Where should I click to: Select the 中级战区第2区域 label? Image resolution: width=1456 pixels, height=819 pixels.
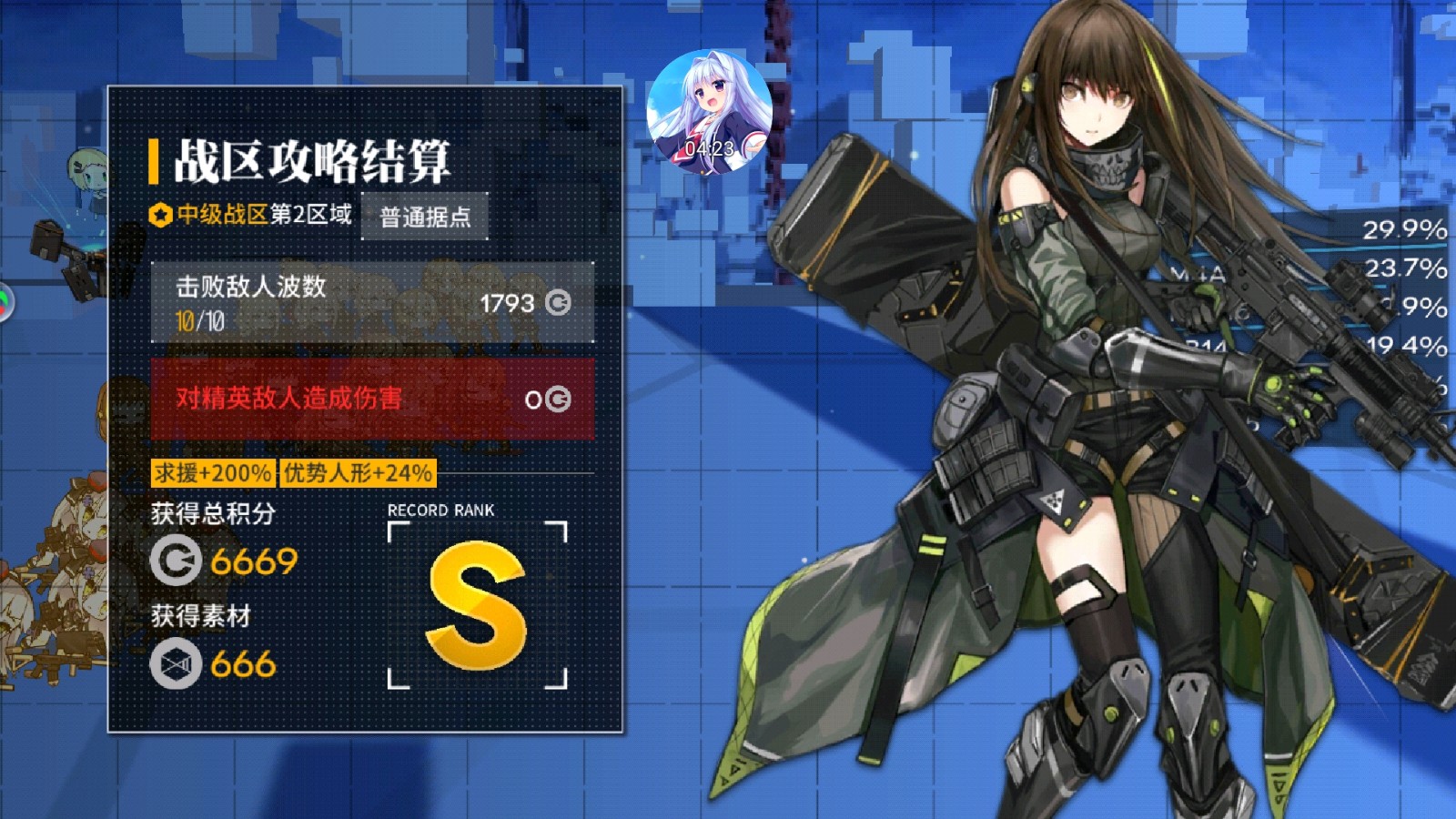coord(262,217)
